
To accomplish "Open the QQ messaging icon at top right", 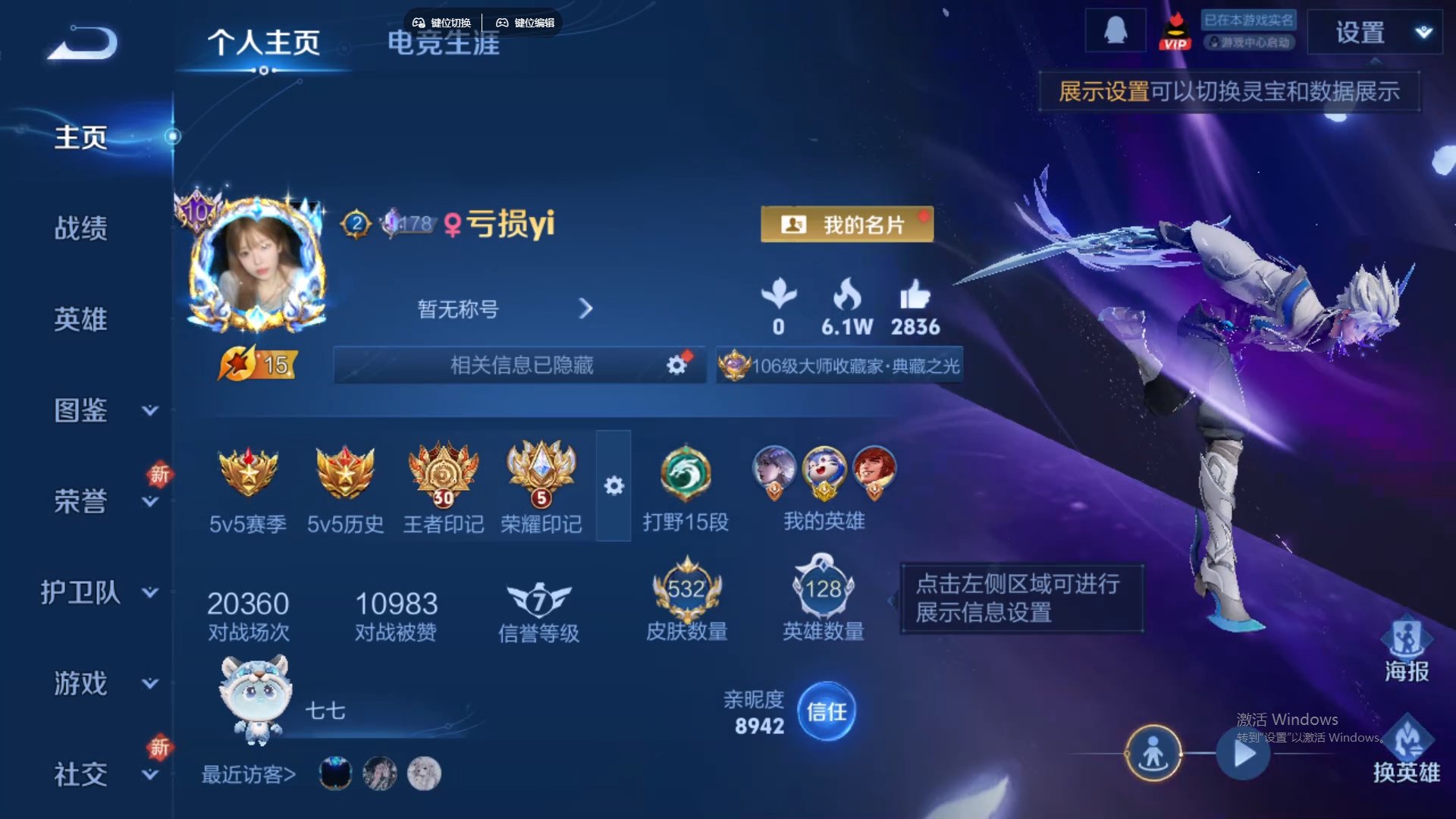I will pyautogui.click(x=1115, y=32).
